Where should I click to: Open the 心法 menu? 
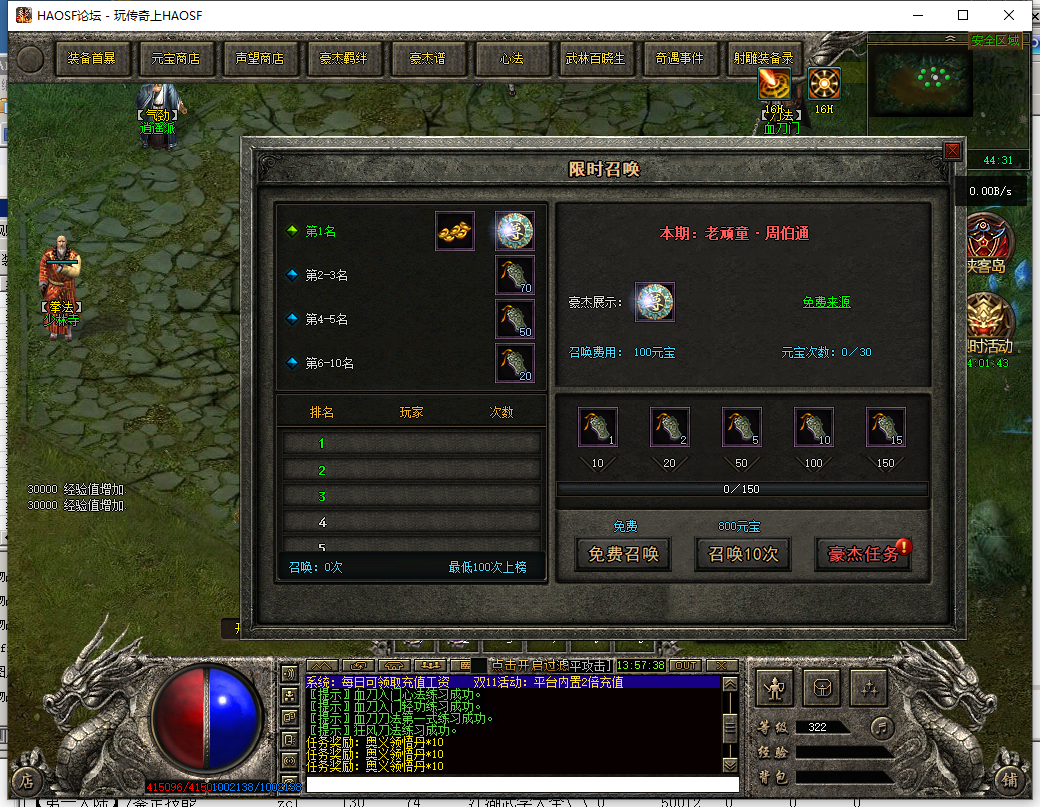click(512, 58)
